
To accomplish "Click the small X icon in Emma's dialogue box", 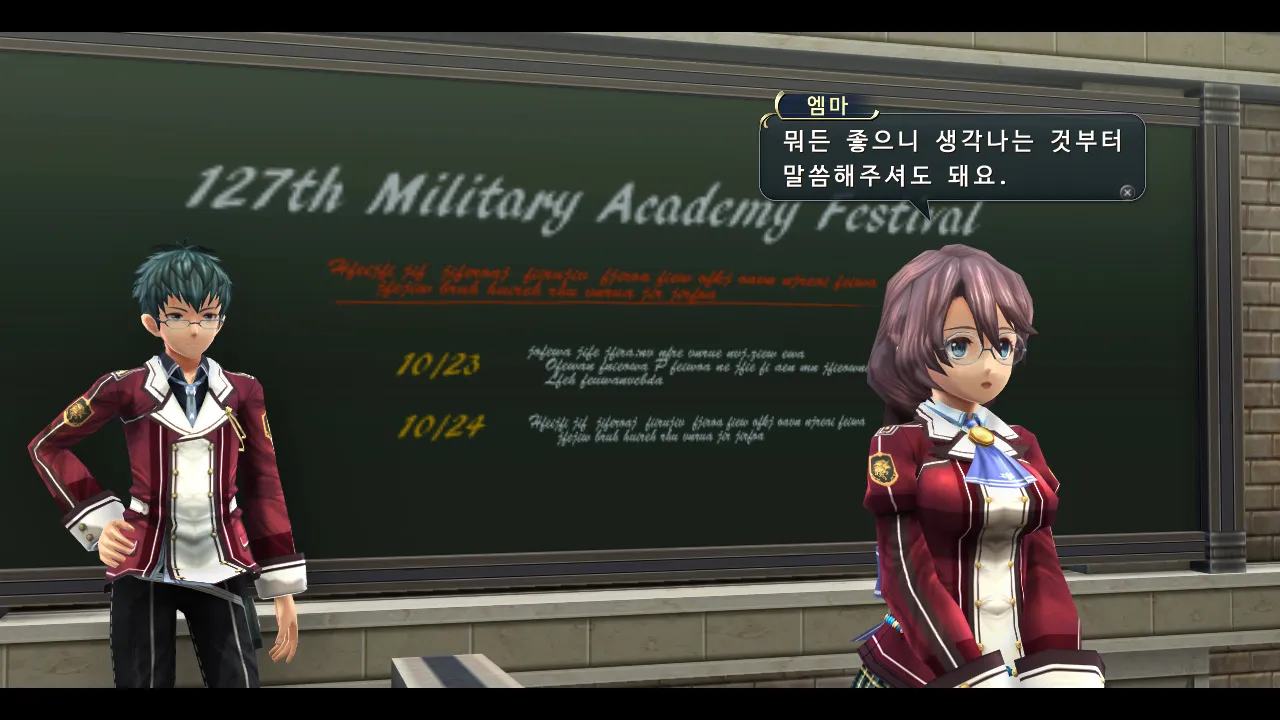I will pyautogui.click(x=1127, y=192).
